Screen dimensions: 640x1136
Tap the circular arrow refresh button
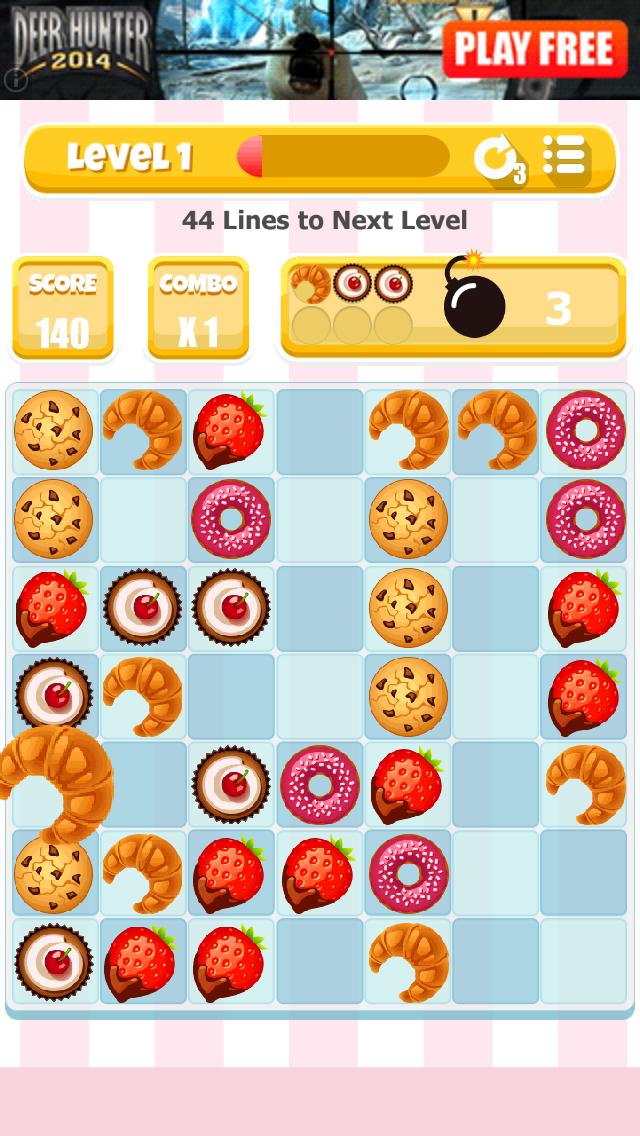coord(496,158)
